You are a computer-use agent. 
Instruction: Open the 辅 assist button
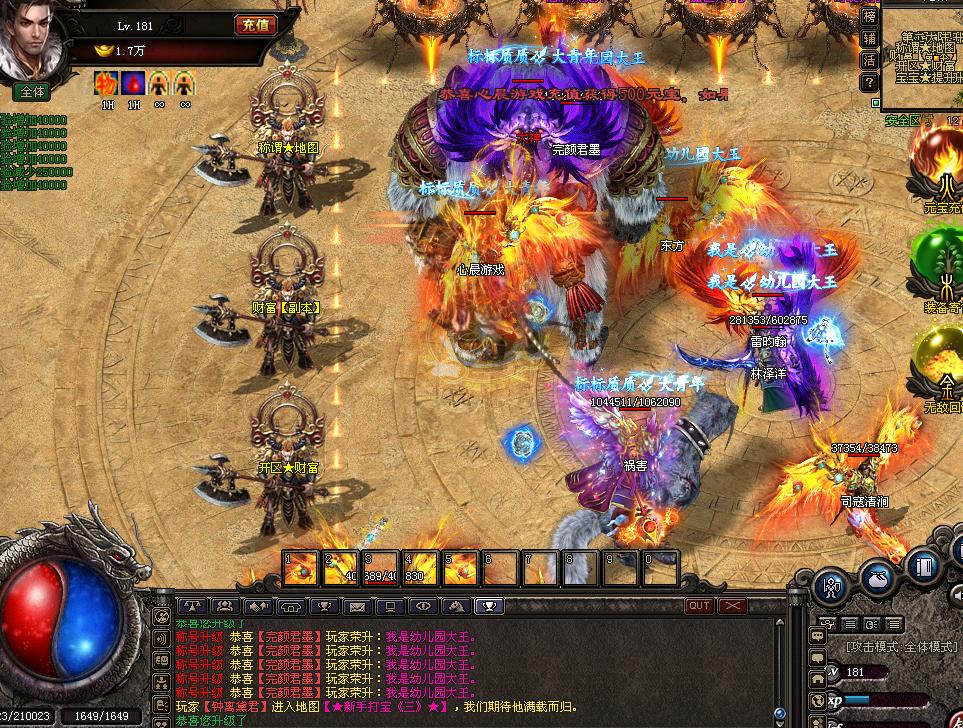click(x=869, y=38)
